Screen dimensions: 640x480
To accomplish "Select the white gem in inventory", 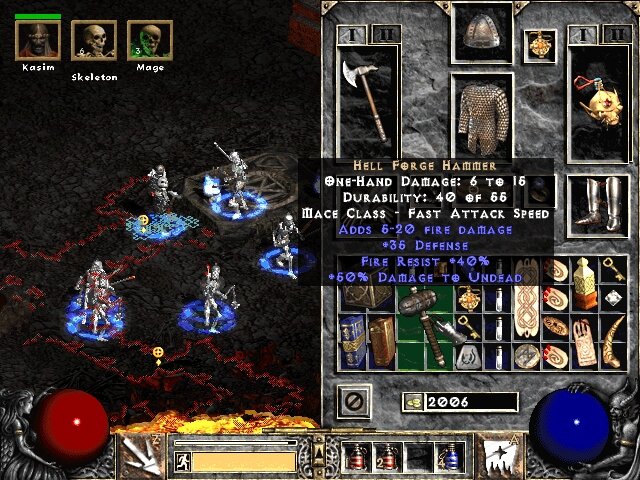I will click(x=611, y=299).
